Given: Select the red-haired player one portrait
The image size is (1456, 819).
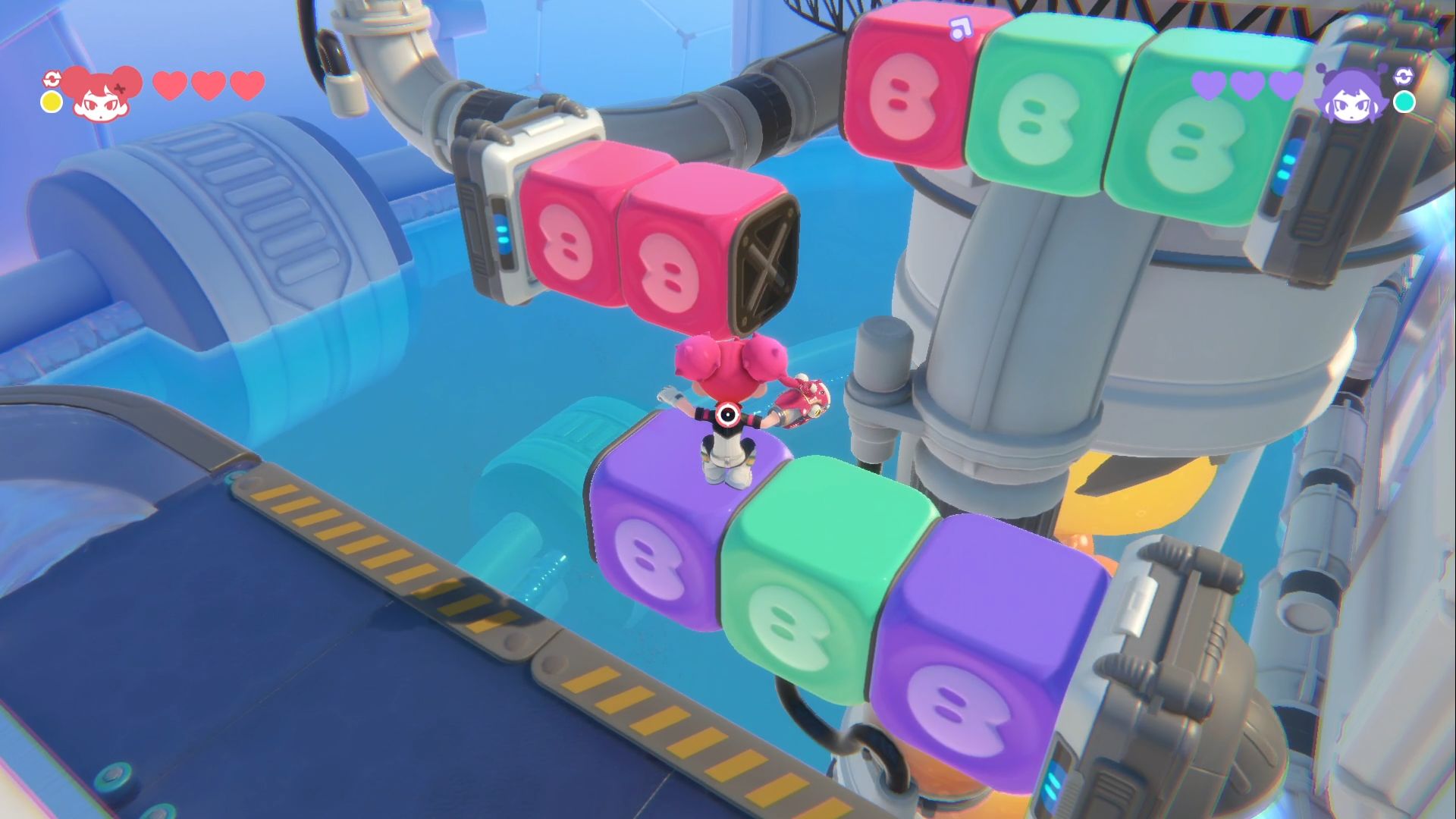Looking at the screenshot, I should (x=102, y=94).
